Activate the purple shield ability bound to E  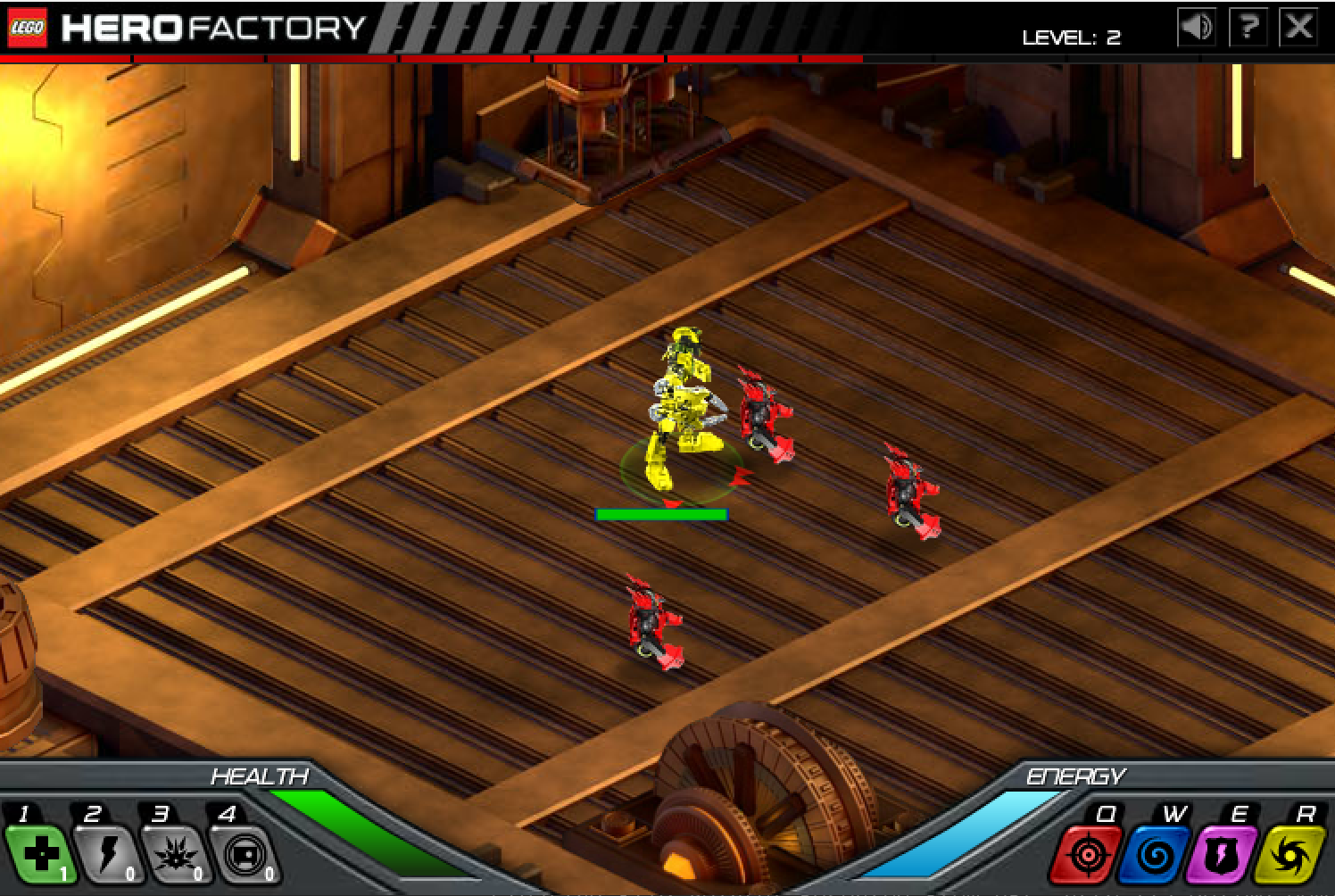click(x=1221, y=854)
